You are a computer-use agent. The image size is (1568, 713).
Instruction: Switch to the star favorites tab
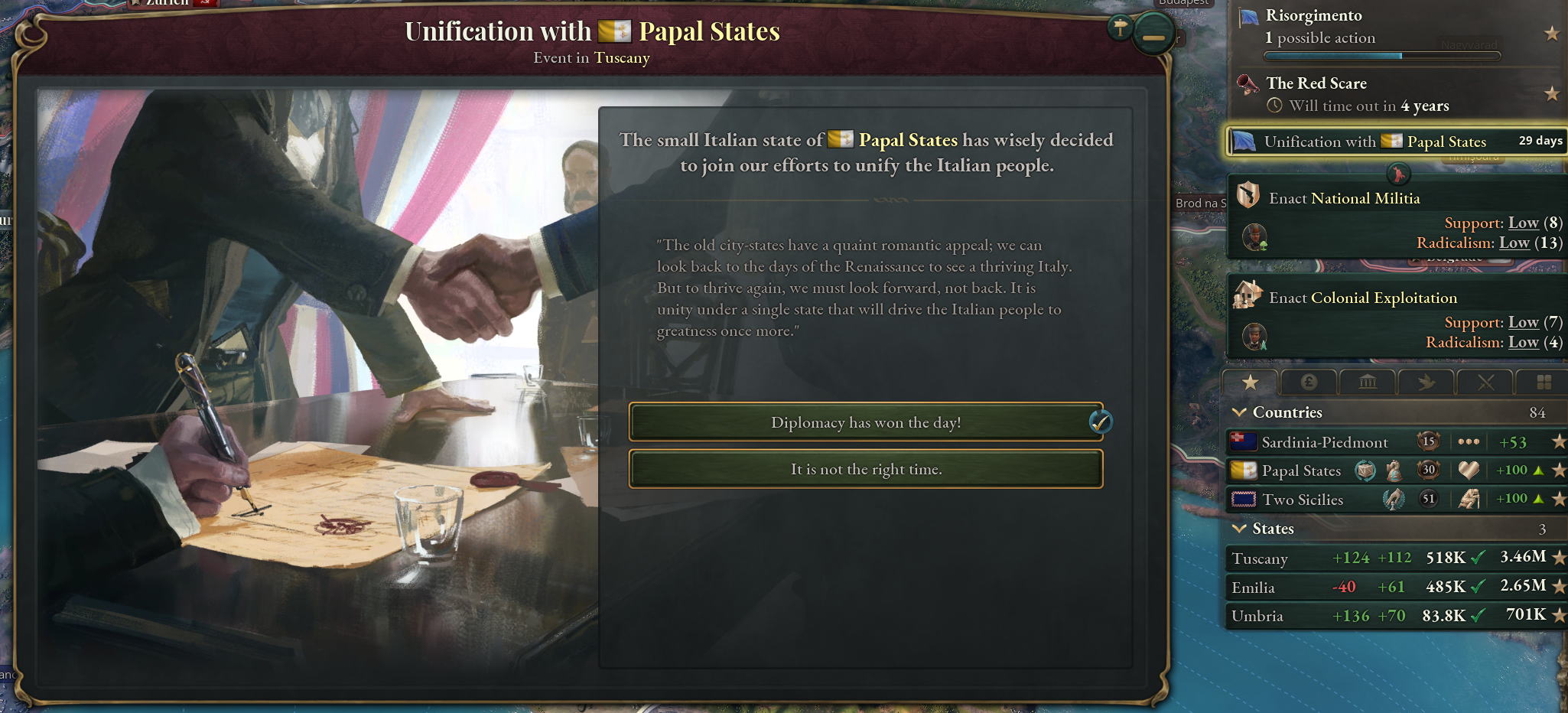click(x=1250, y=383)
